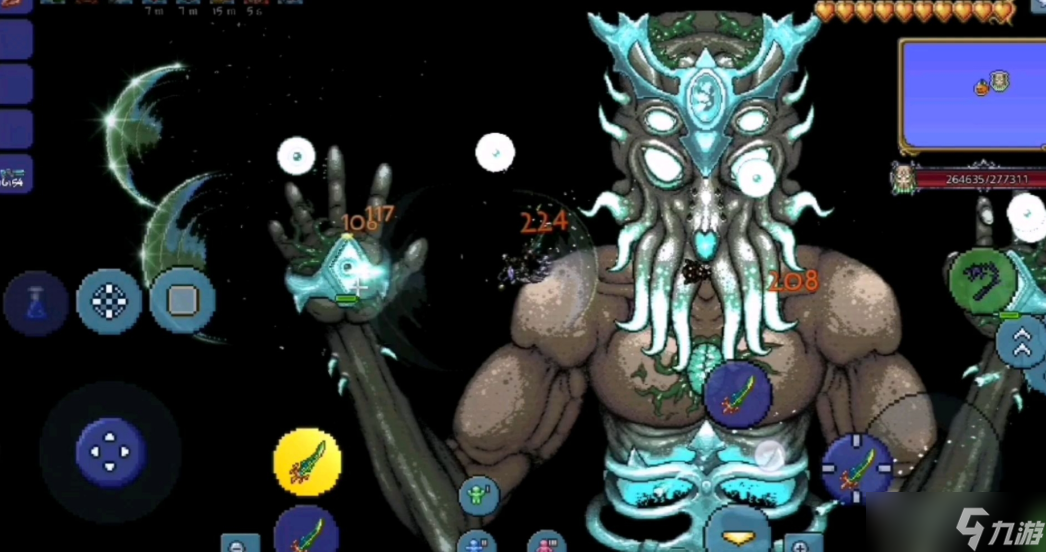Select the yellow-highlighted sword slot

click(307, 463)
